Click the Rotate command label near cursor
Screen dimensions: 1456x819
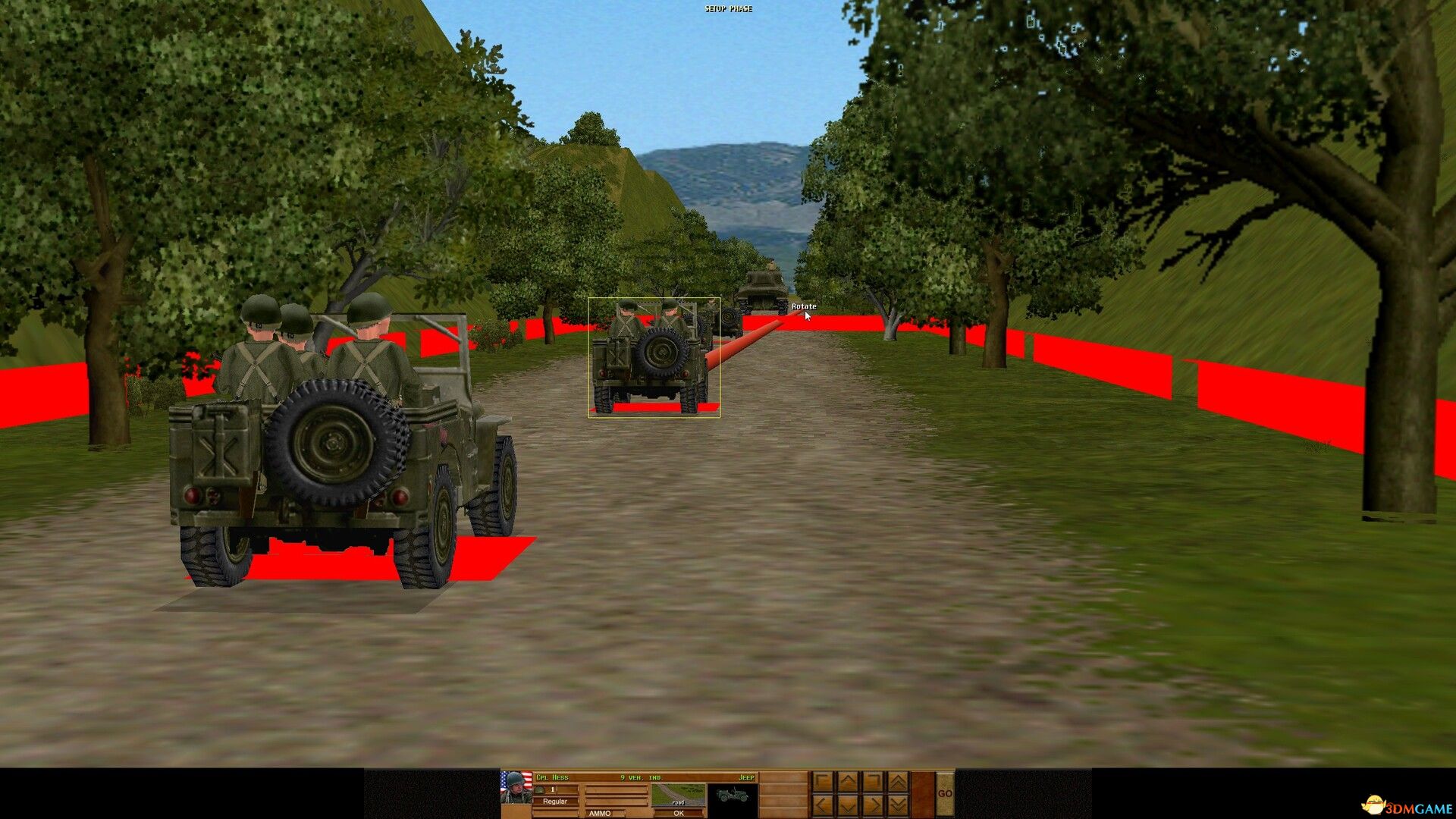[802, 306]
